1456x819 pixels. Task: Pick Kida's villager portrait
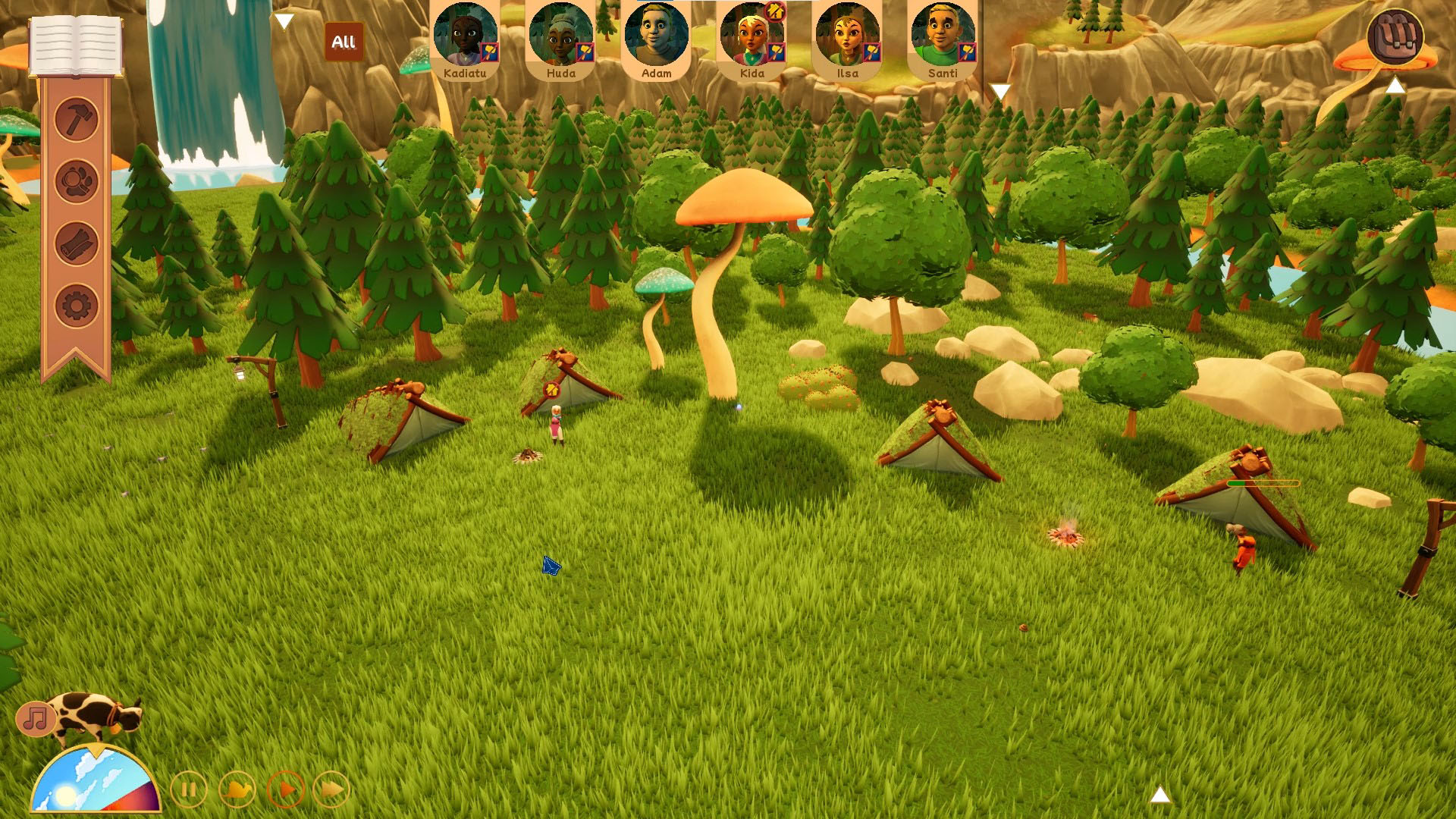[x=752, y=39]
